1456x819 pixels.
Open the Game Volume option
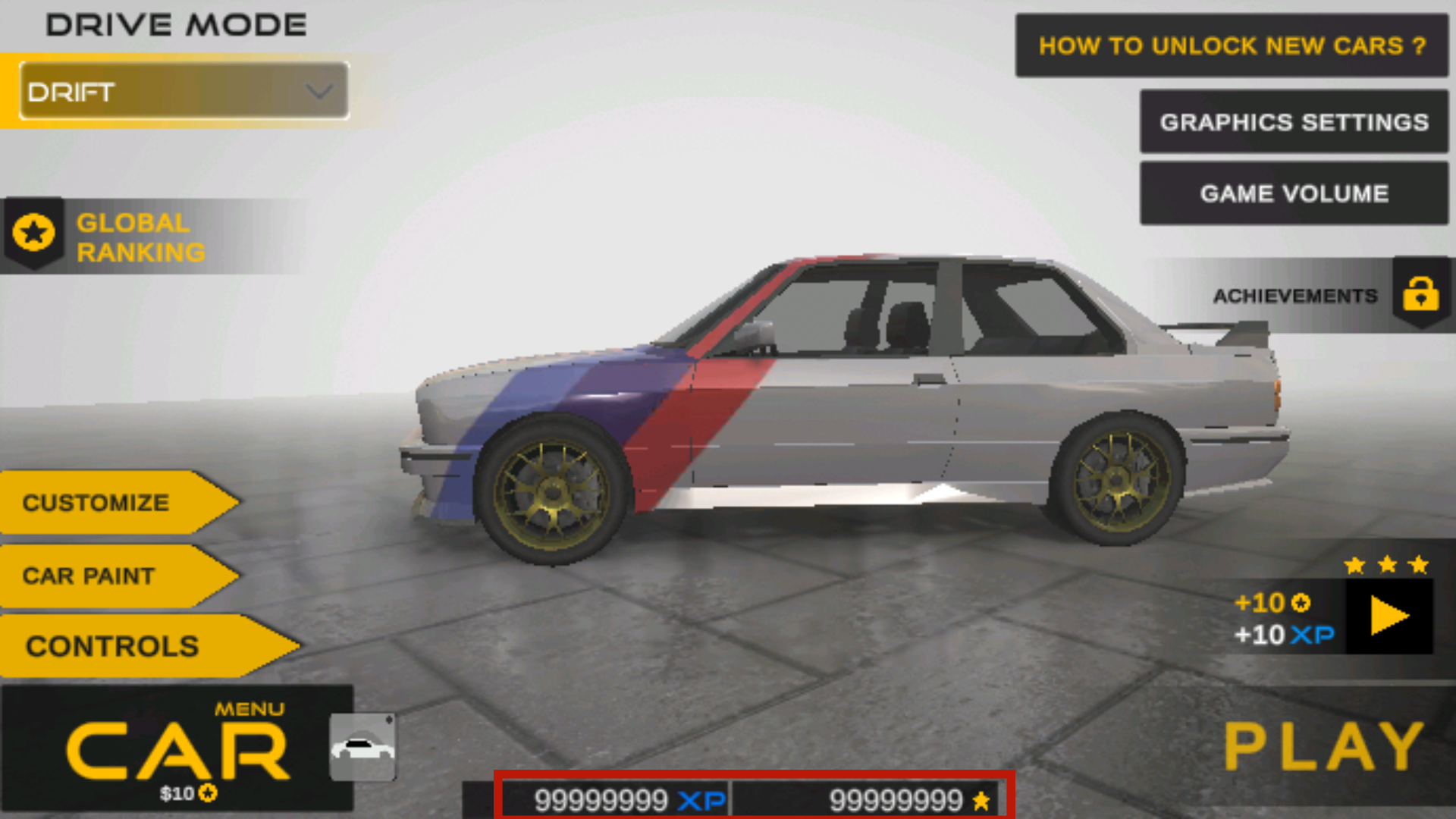click(x=1294, y=193)
